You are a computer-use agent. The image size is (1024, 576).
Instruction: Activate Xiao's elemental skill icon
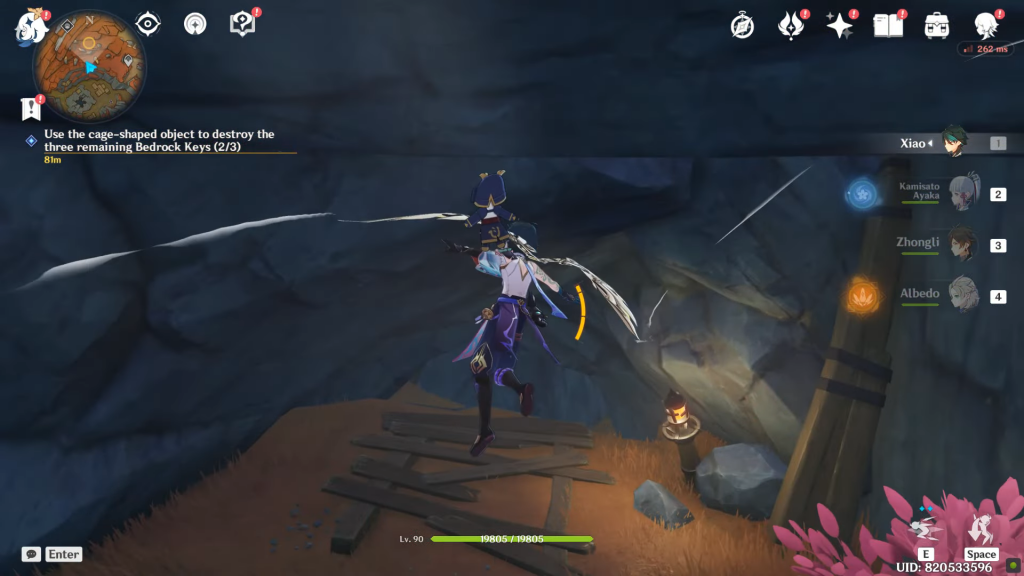coord(927,527)
